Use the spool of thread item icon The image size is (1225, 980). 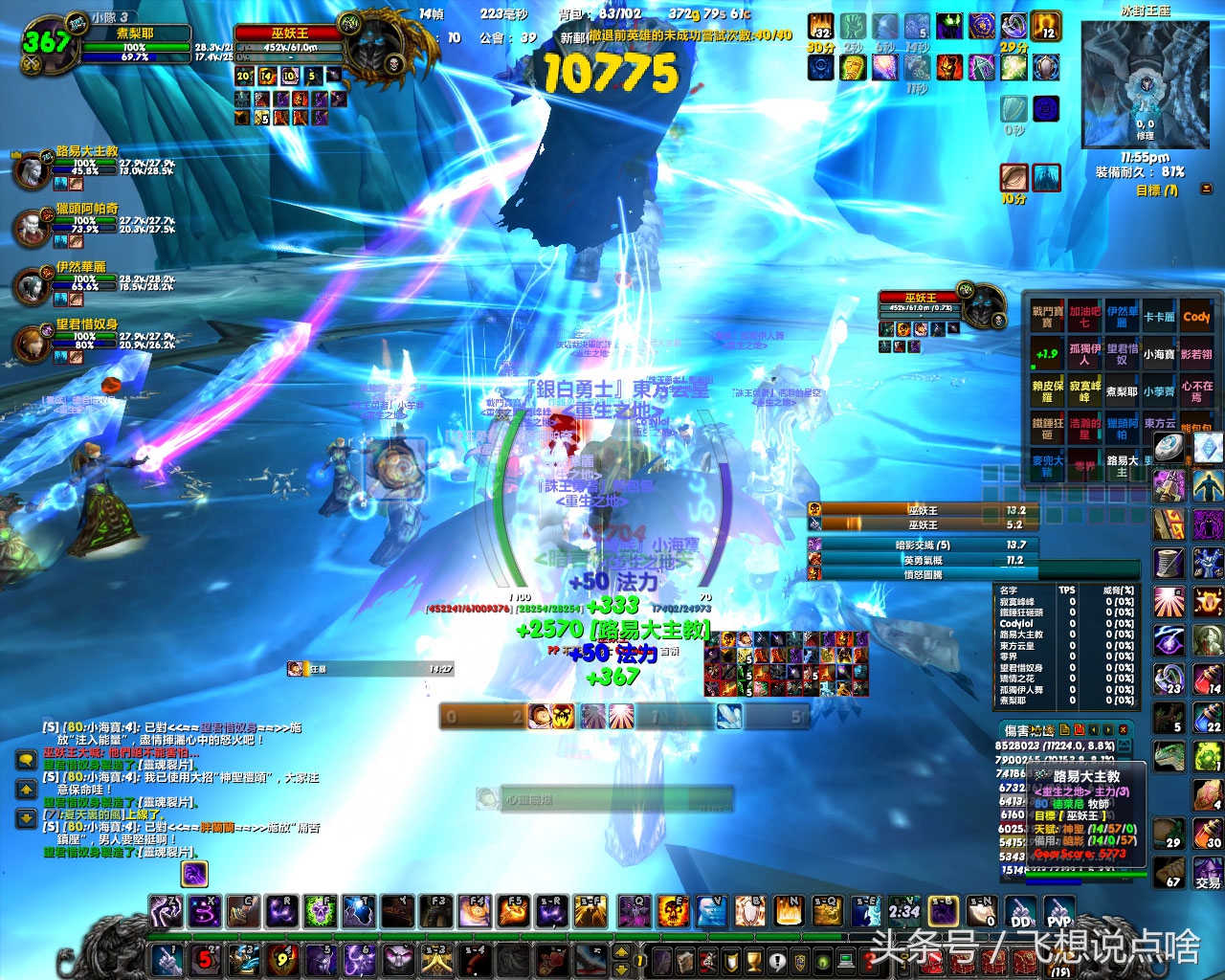tap(1168, 562)
